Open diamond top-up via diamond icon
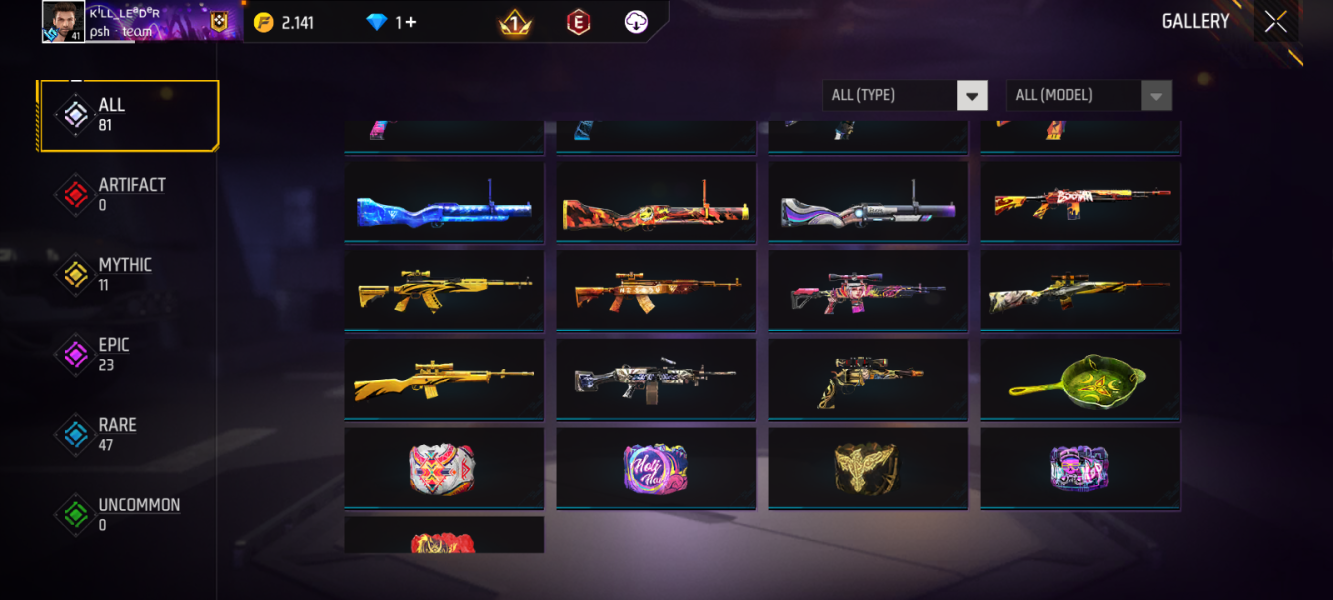Screen dimensions: 1333x600 (x=376, y=22)
